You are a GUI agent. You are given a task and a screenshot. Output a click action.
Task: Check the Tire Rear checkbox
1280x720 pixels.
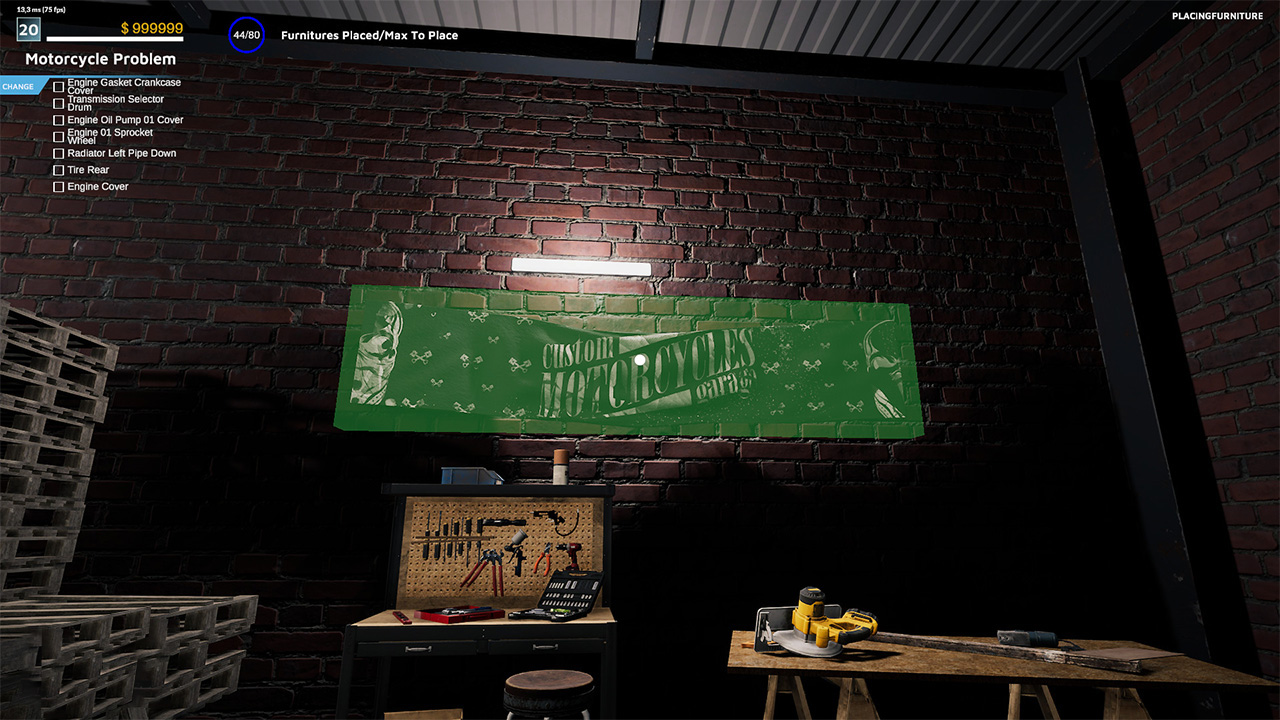58,170
